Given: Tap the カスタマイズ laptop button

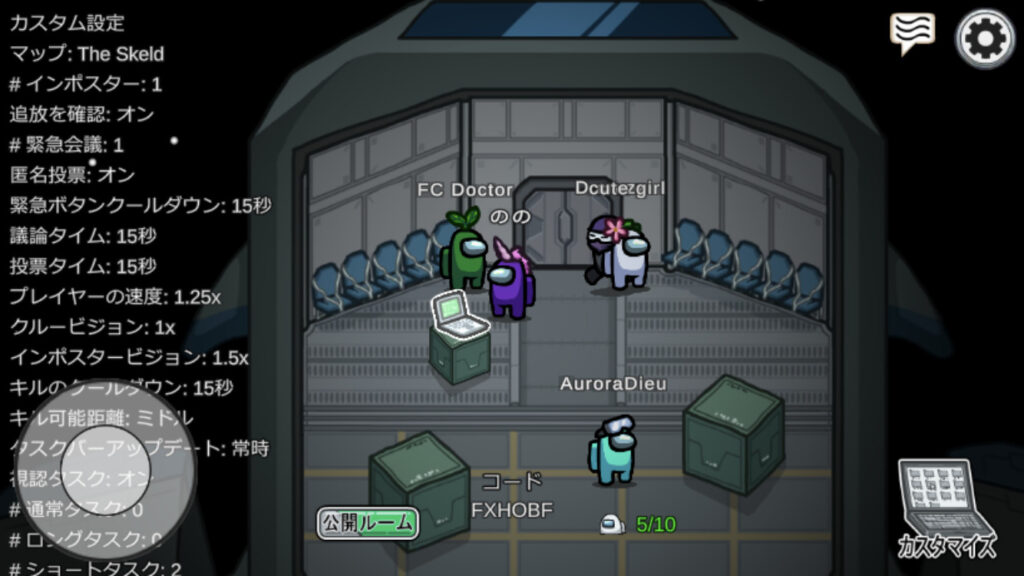Looking at the screenshot, I should [946, 507].
